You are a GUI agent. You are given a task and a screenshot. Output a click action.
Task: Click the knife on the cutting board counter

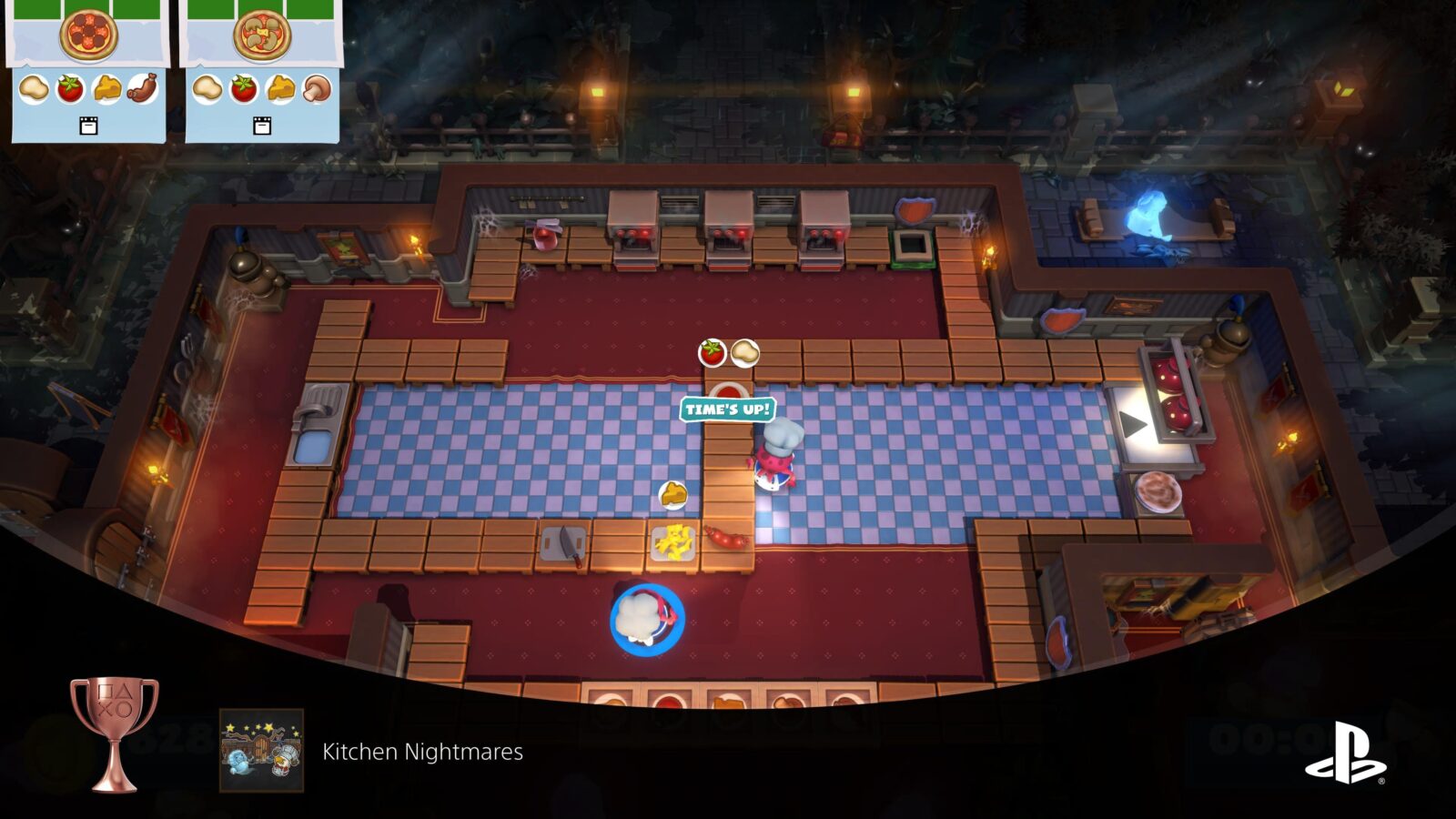pos(569,544)
